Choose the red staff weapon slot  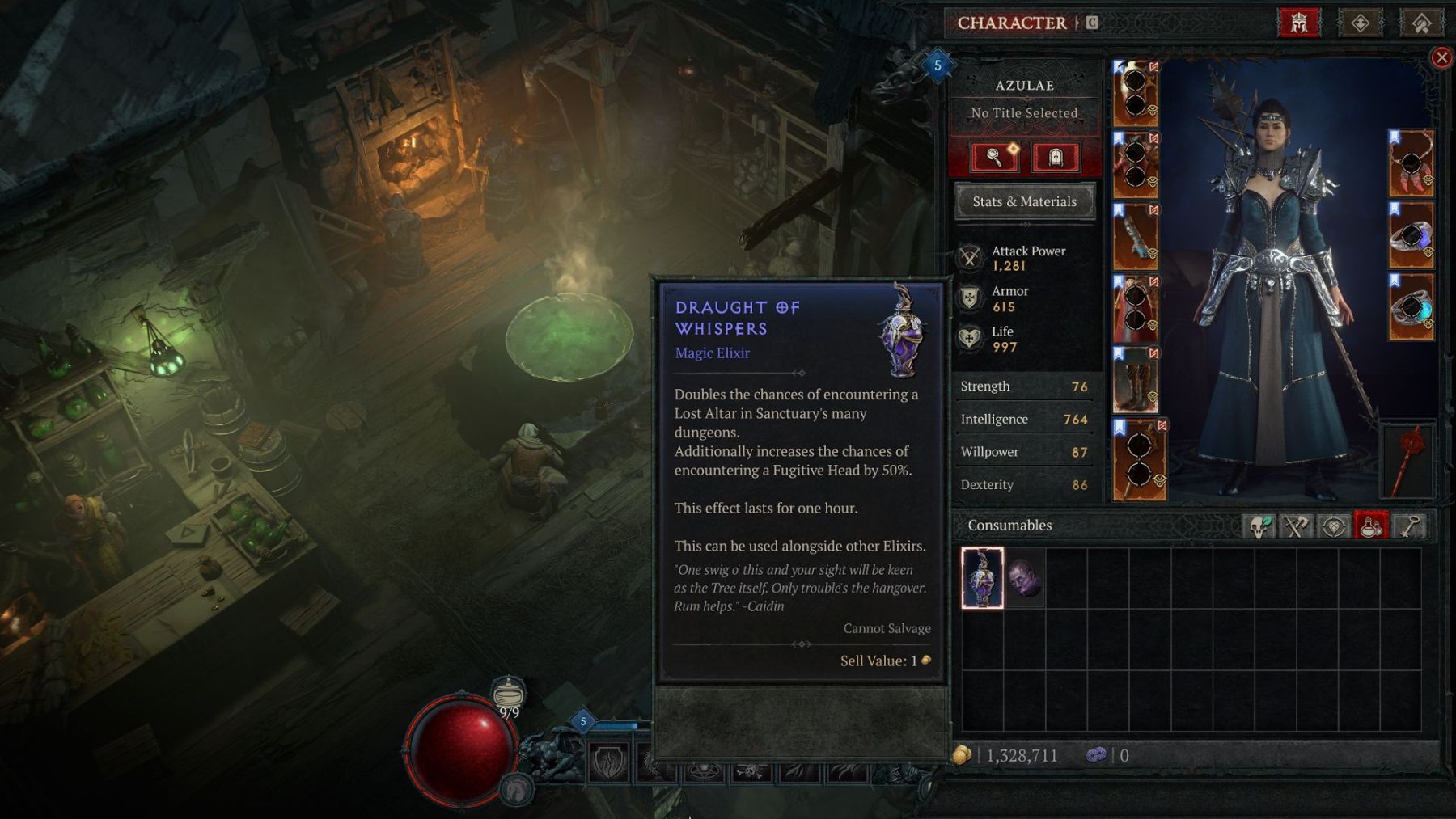click(1408, 461)
